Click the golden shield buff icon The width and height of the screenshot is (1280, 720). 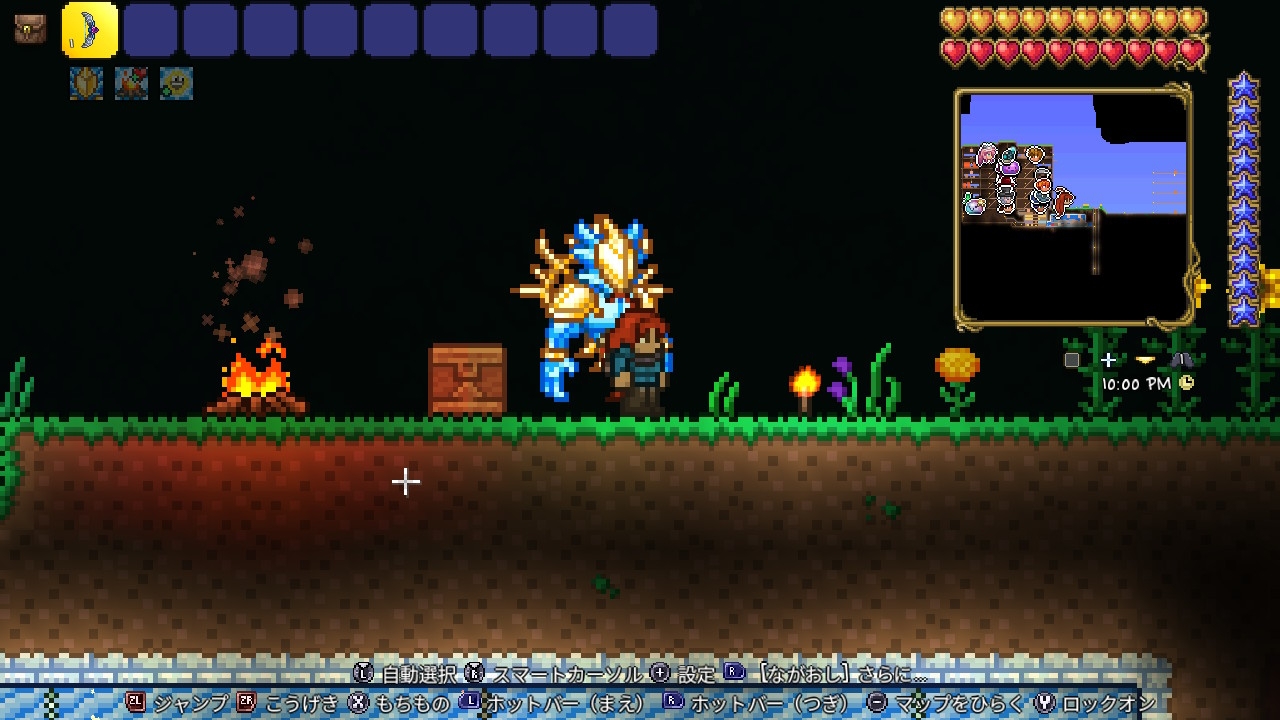[87, 83]
